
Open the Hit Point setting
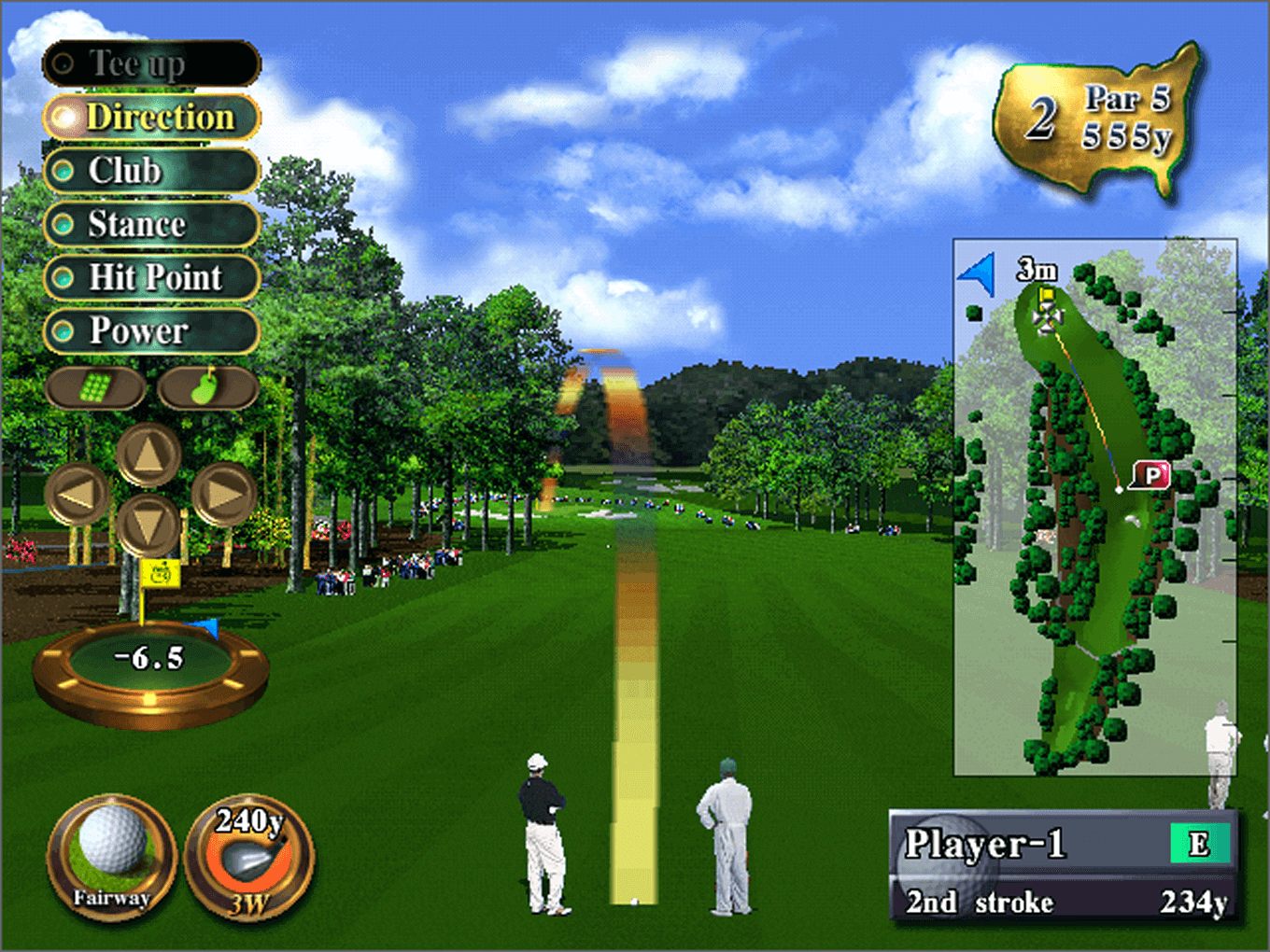[151, 277]
